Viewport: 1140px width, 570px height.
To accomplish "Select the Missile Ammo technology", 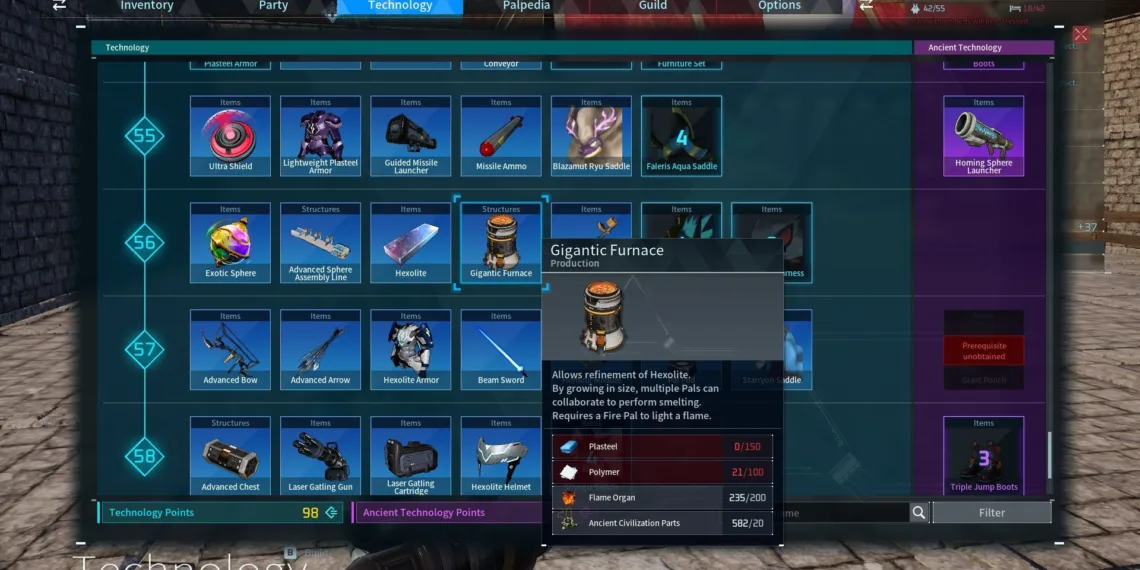I will pyautogui.click(x=501, y=136).
